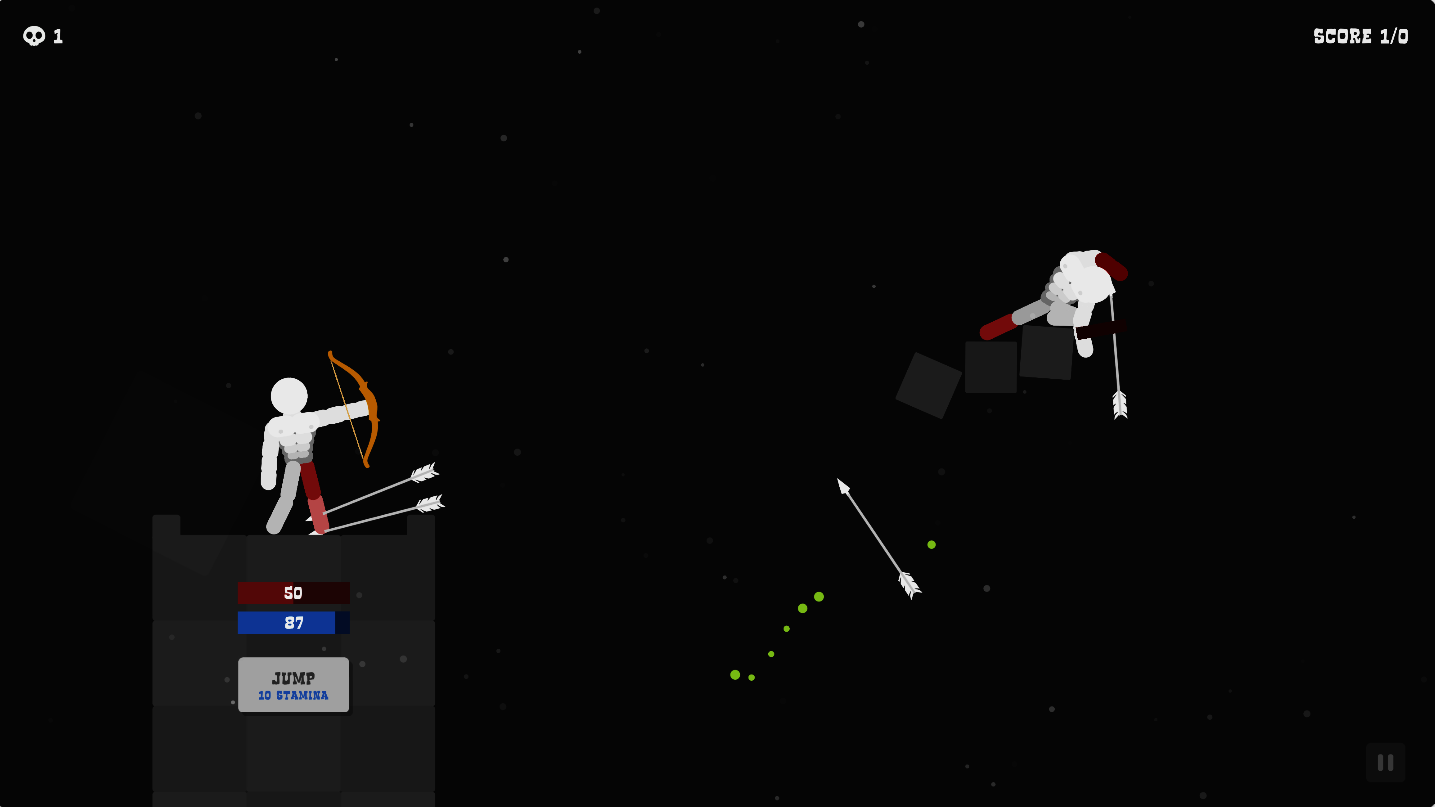Click the number 1 beside the skull
The width and height of the screenshot is (1435, 807).
[x=57, y=35]
